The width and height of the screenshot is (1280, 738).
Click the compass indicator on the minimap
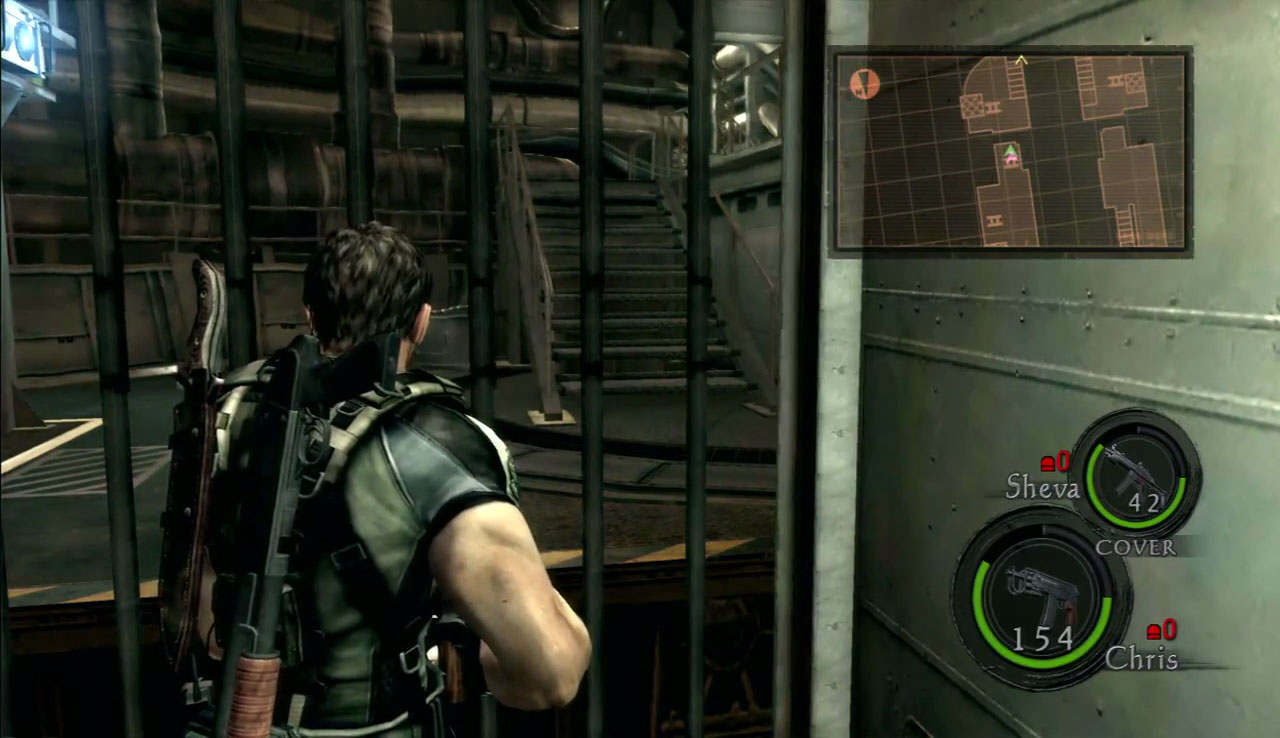(x=864, y=84)
